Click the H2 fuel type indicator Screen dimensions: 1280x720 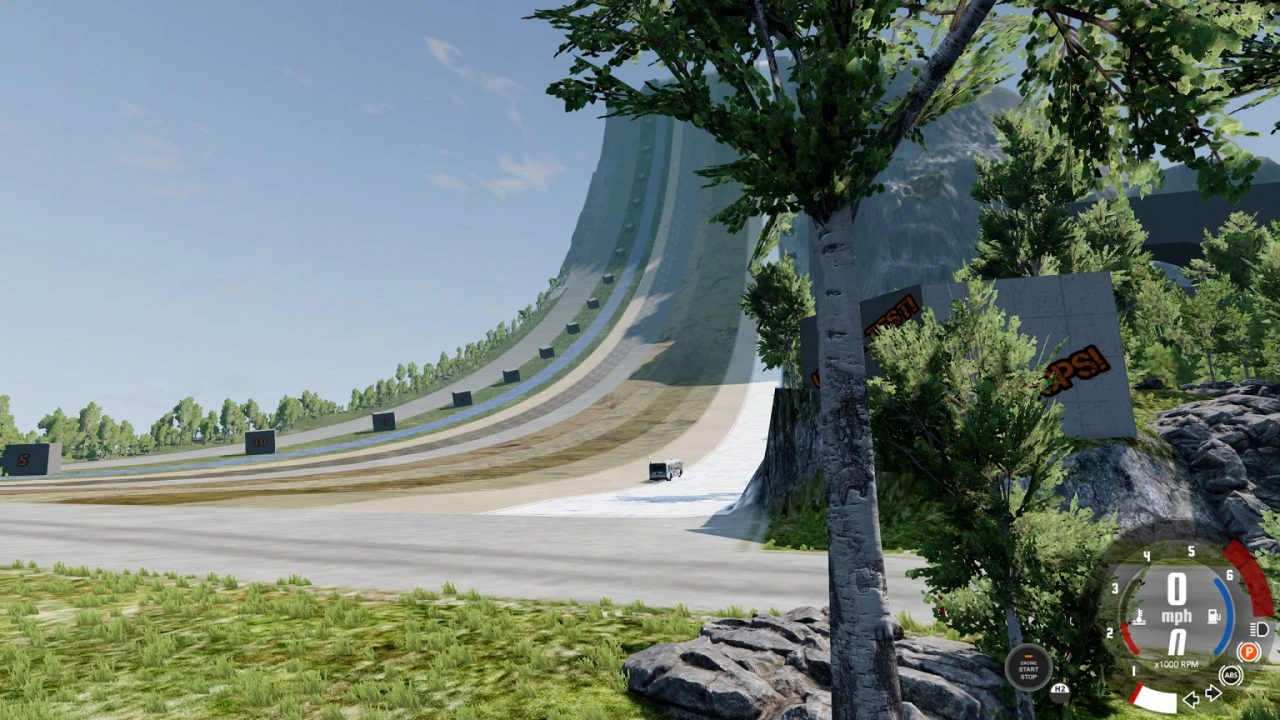coord(1060,693)
